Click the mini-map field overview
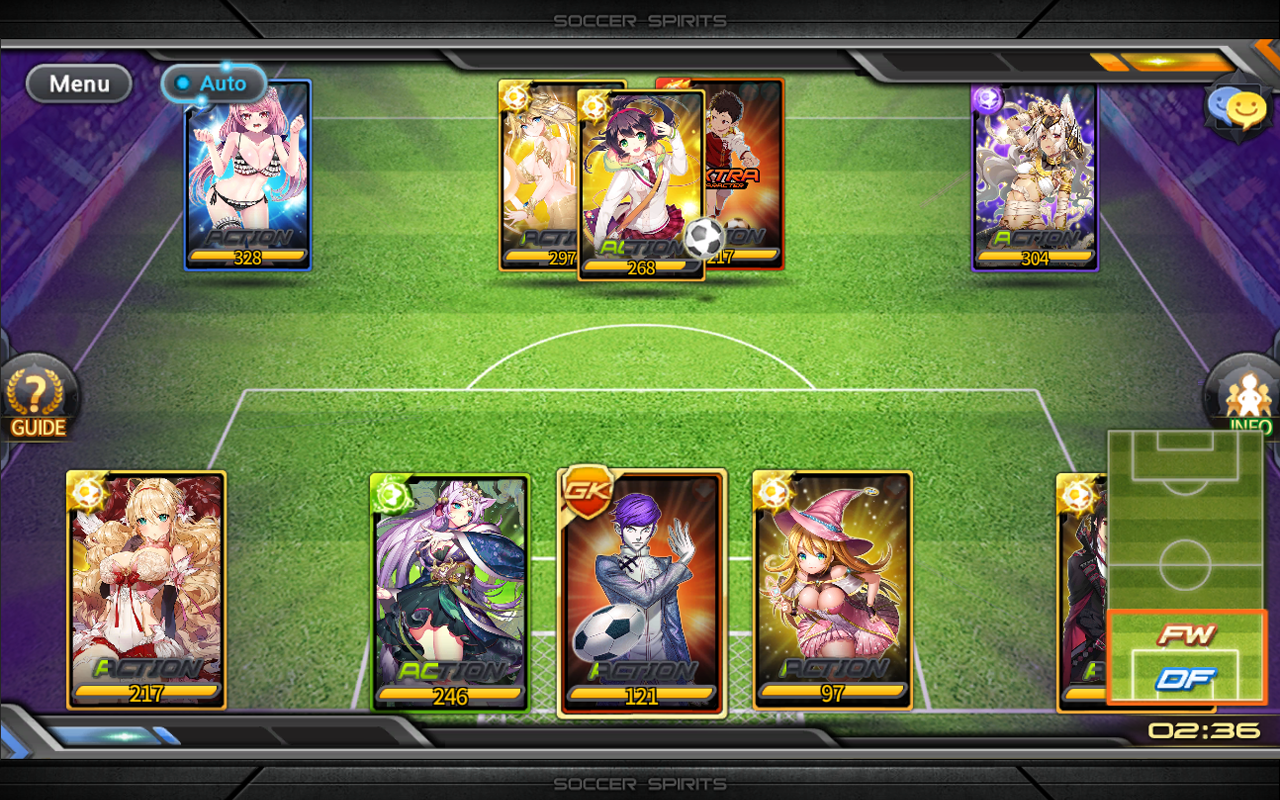This screenshot has width=1280, height=800. [1186, 520]
